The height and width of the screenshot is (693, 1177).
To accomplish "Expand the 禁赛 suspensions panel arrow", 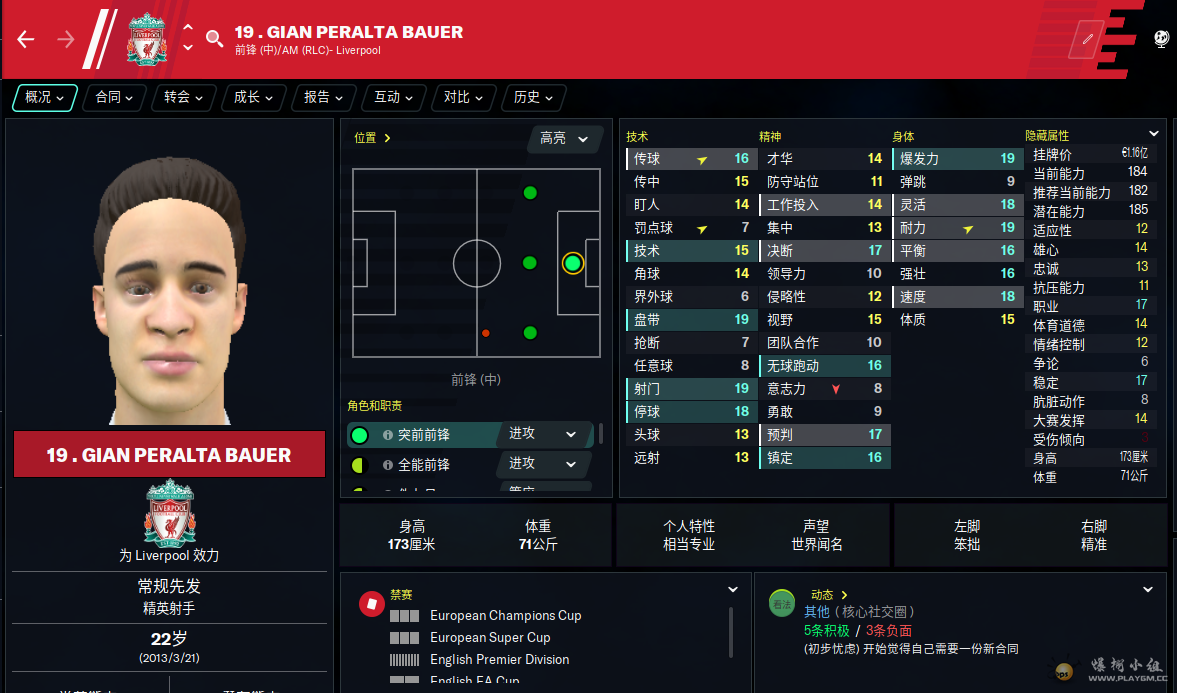I will click(733, 590).
